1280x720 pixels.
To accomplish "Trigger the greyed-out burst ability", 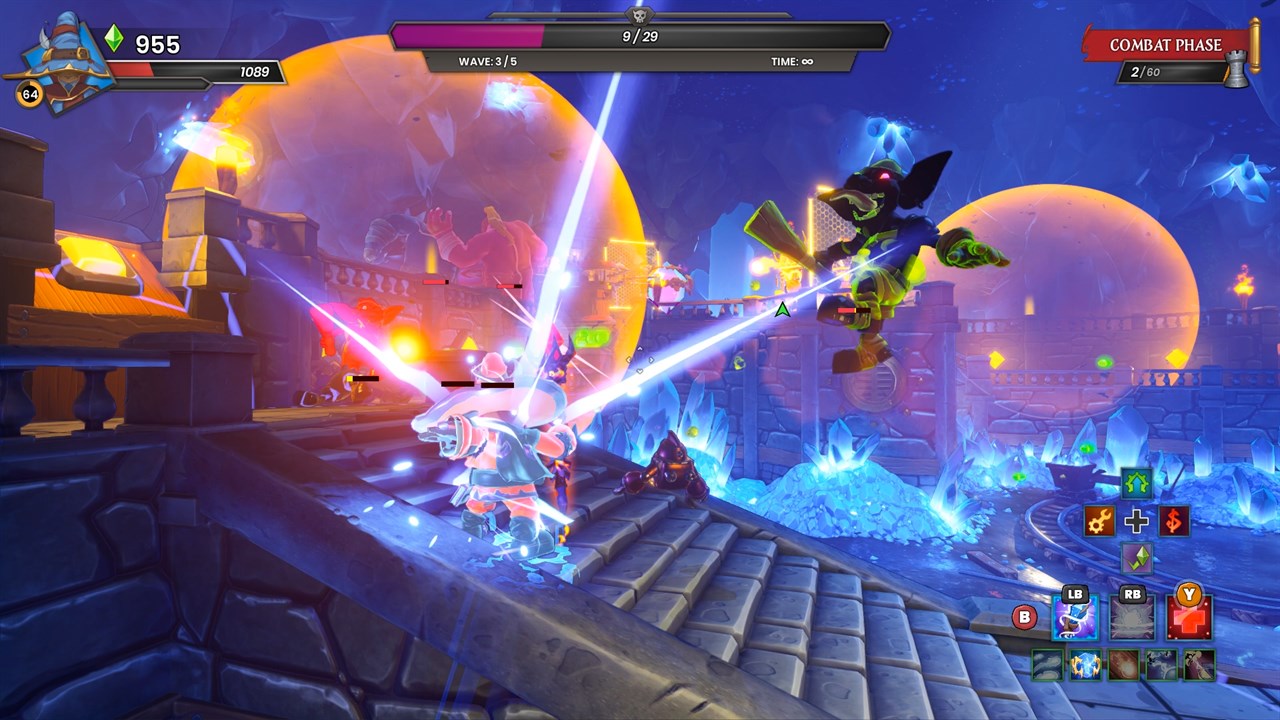I will 1132,619.
